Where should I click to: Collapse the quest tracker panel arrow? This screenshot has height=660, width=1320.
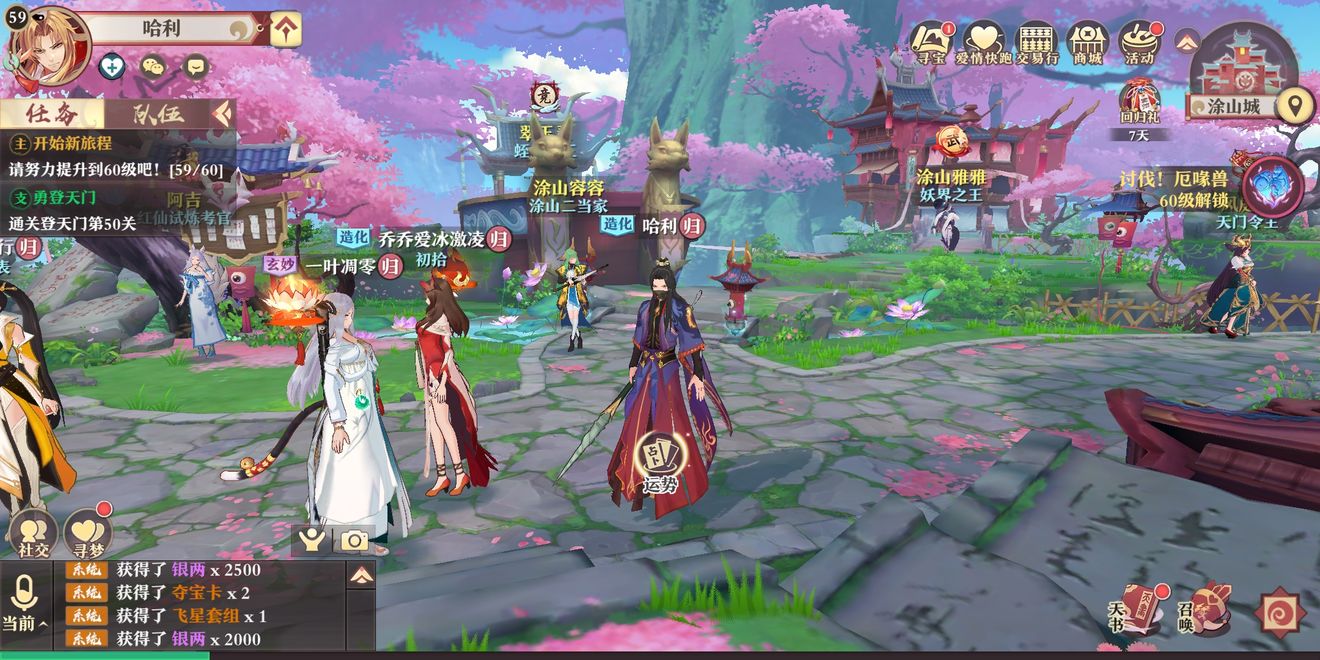point(222,113)
